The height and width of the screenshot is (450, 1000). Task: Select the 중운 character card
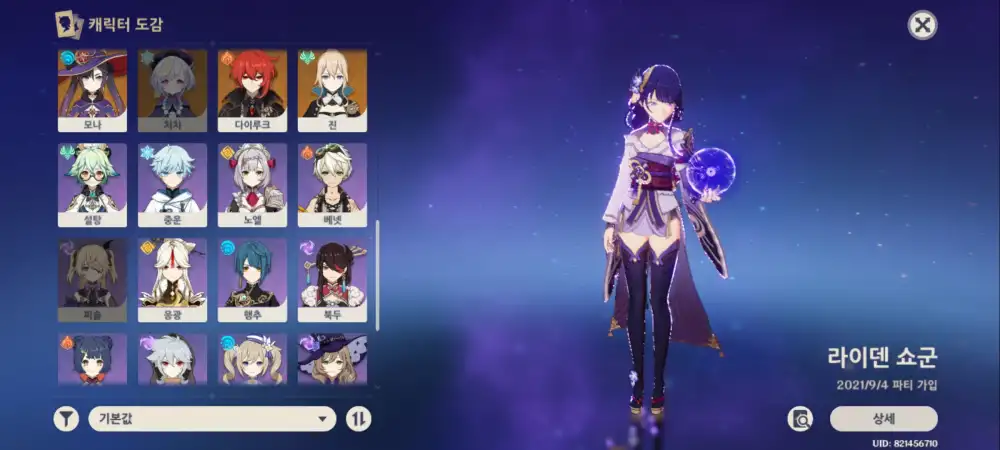[x=171, y=185]
